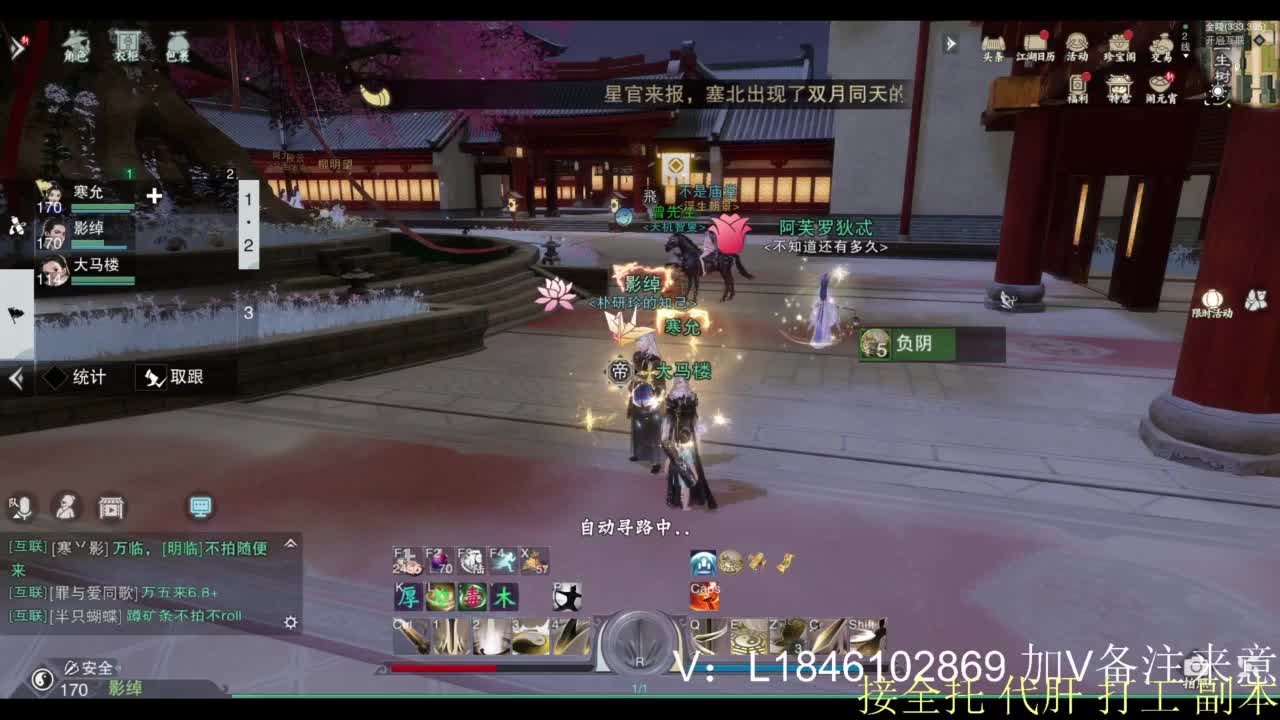Switch to the 互联 chat channel tab
The image size is (1280, 720).
coord(27,546)
